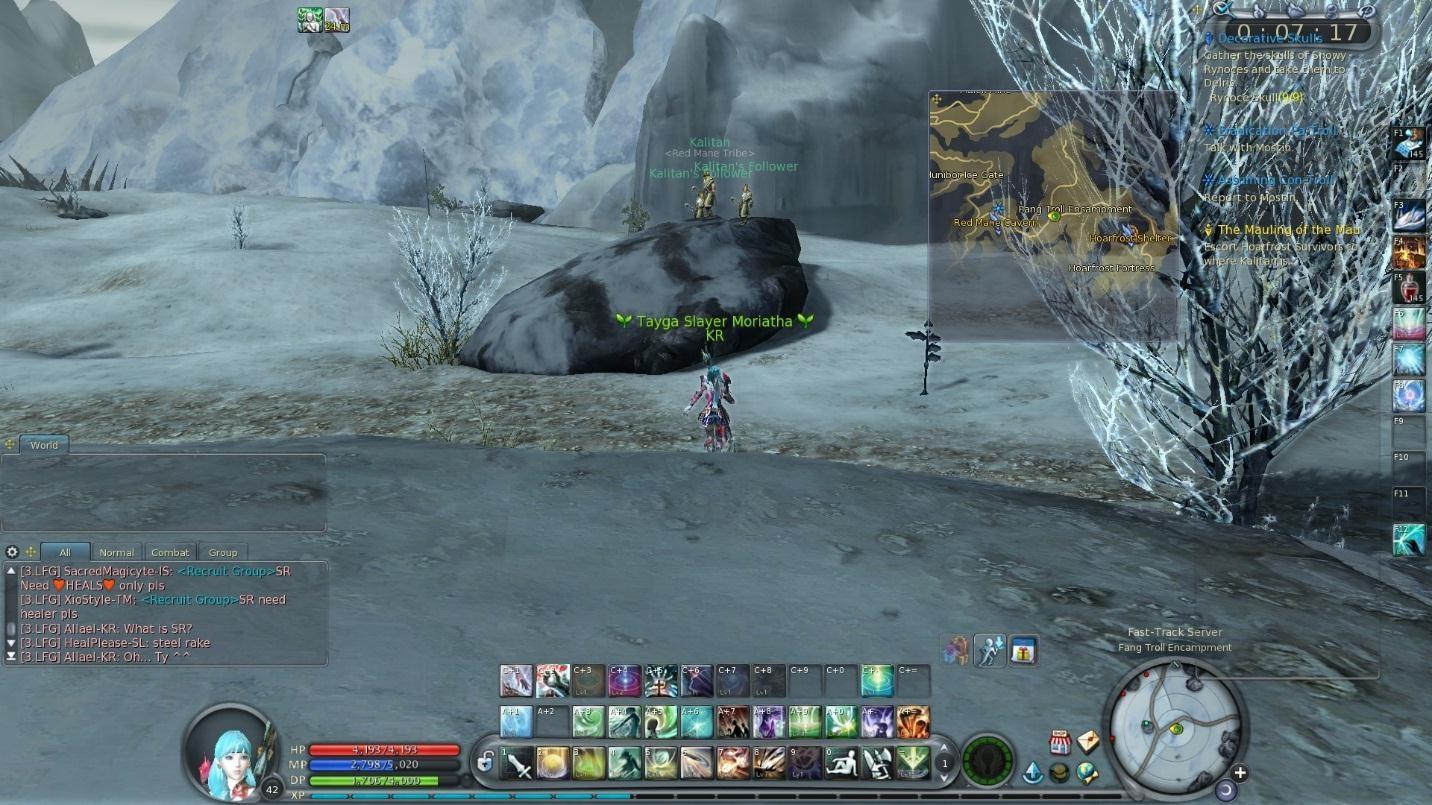Select the Group chat tab
1432x805 pixels.
223,552
